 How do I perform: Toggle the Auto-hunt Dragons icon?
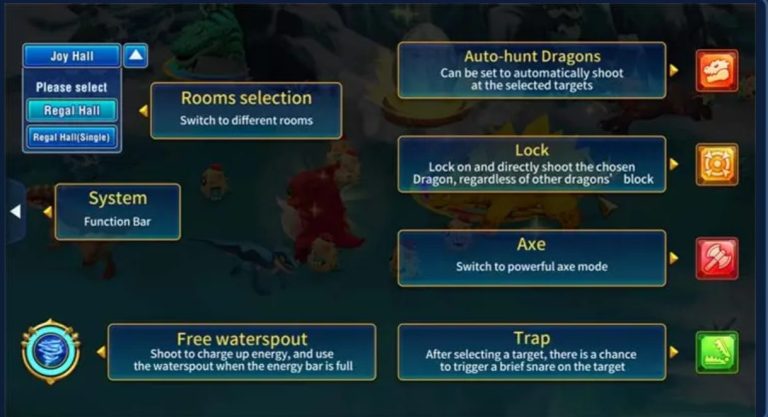pyautogui.click(x=716, y=71)
